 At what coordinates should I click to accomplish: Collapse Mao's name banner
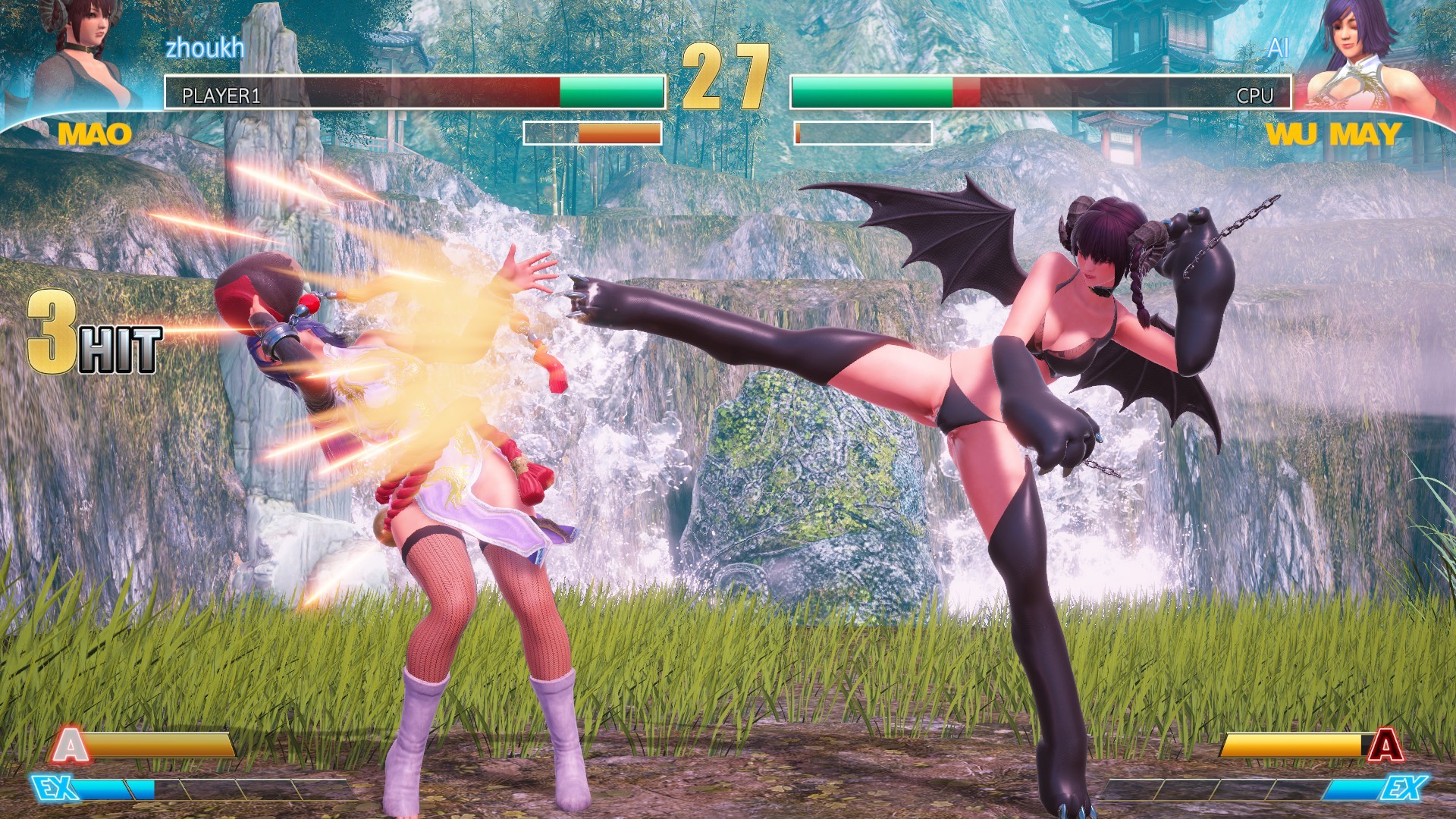[x=95, y=134]
